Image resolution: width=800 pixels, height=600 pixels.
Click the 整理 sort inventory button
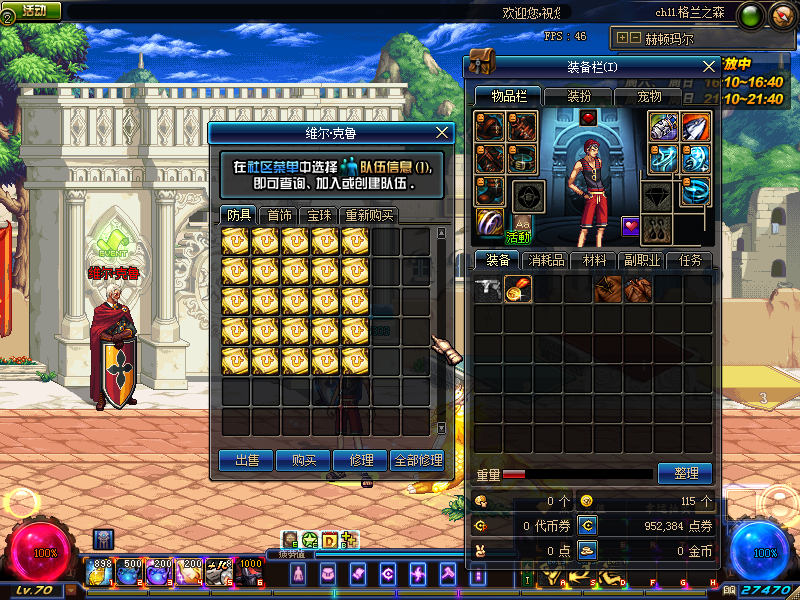point(685,473)
